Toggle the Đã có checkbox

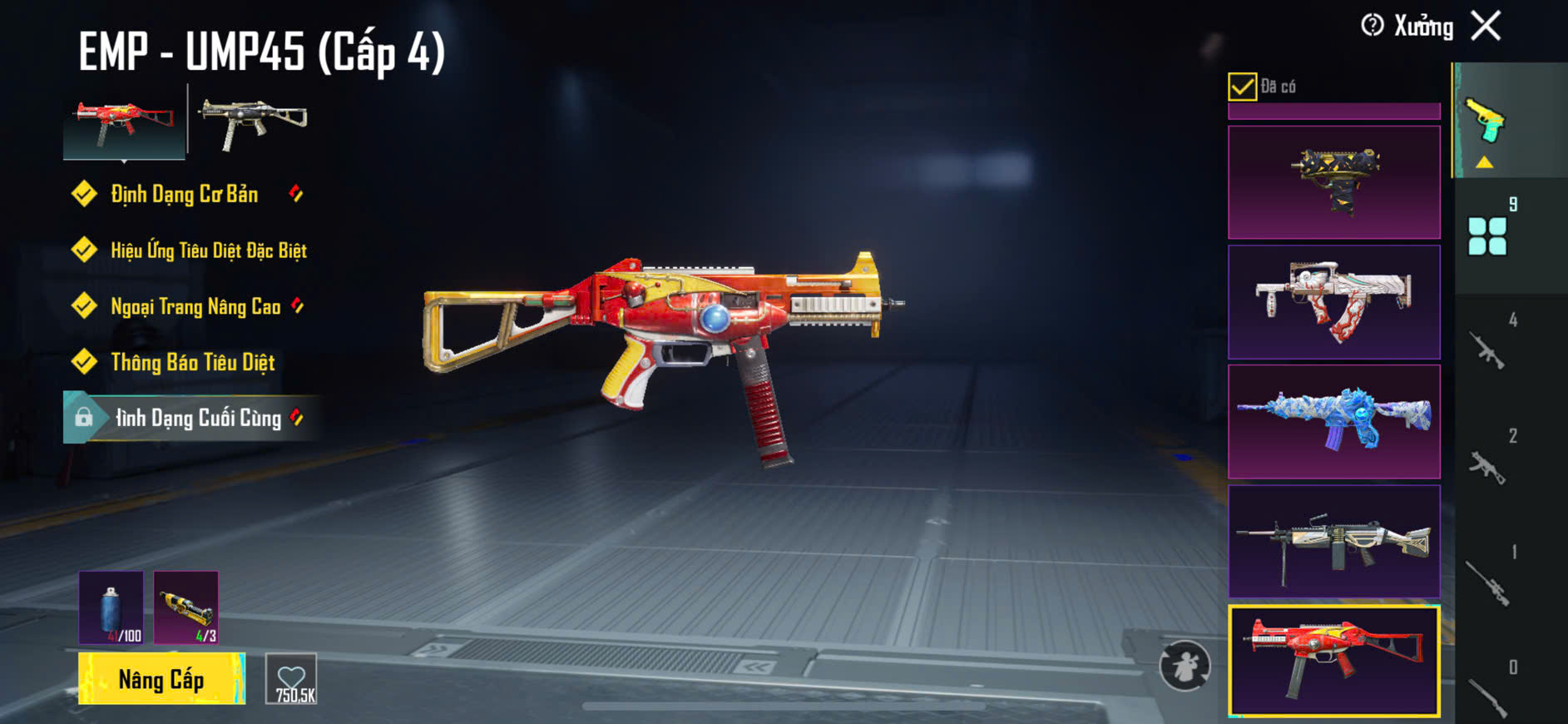tap(1242, 87)
